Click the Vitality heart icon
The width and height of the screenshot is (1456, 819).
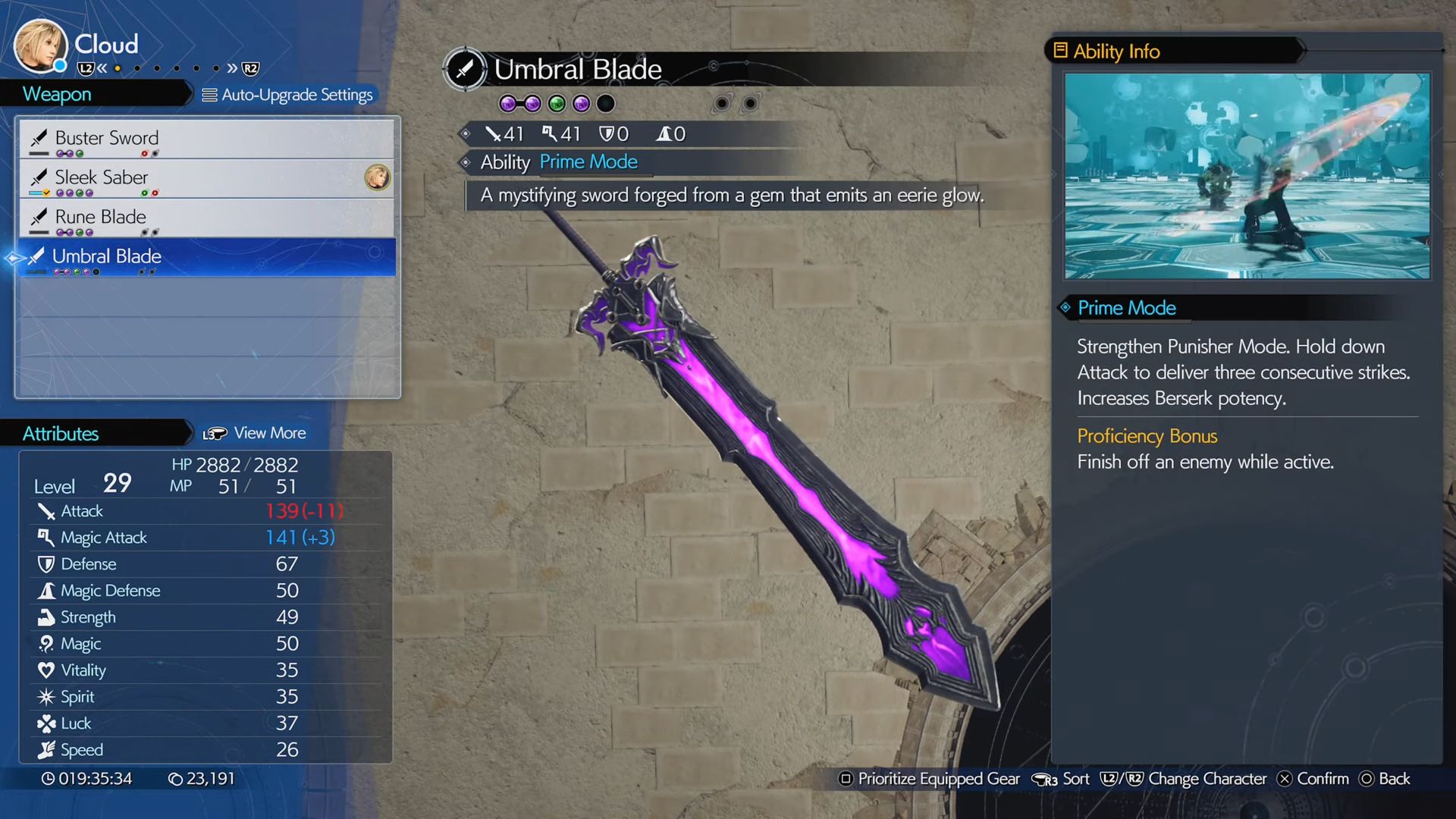click(45, 670)
